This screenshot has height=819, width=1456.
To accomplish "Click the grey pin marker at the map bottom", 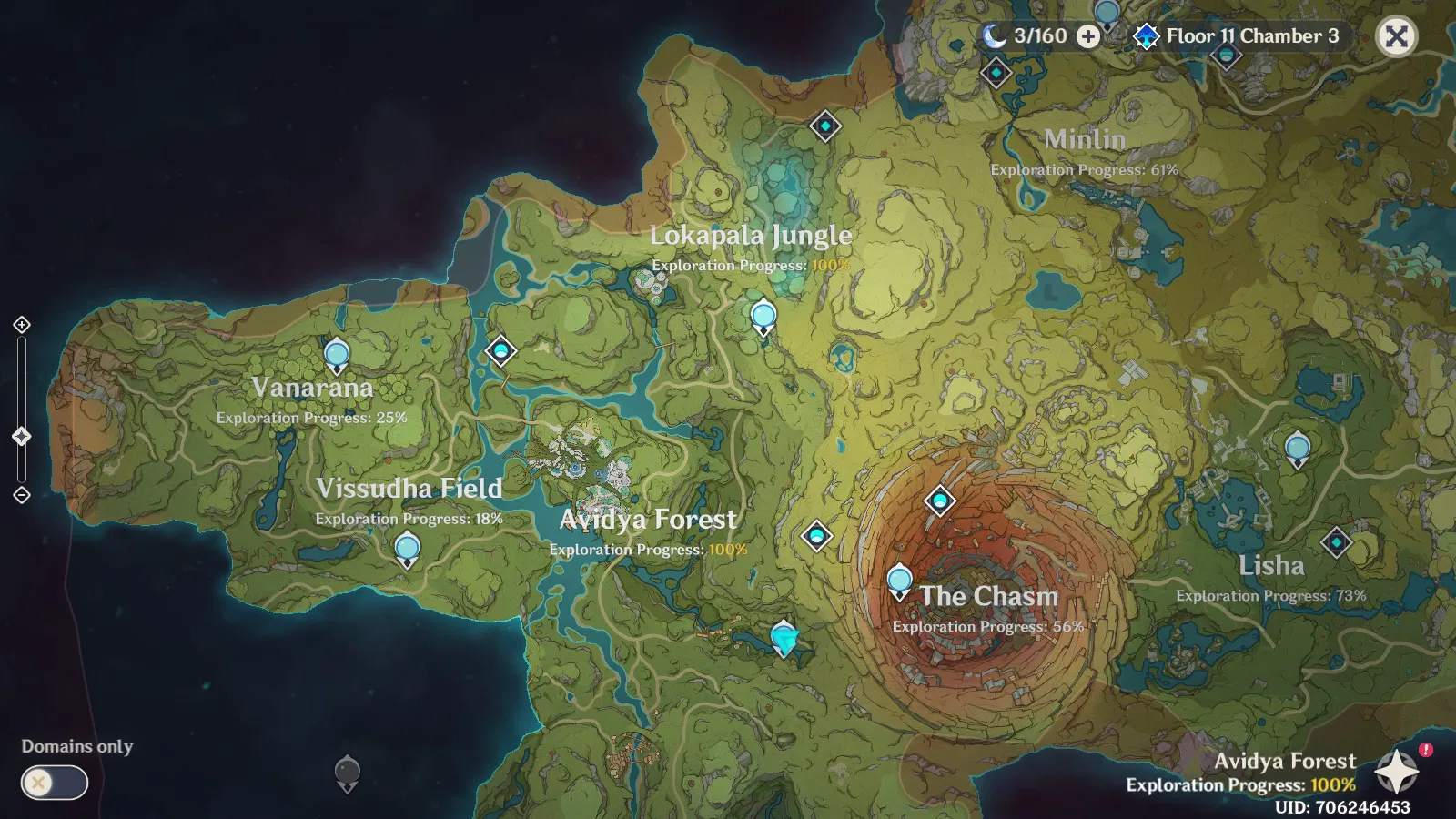I will pyautogui.click(x=349, y=773).
